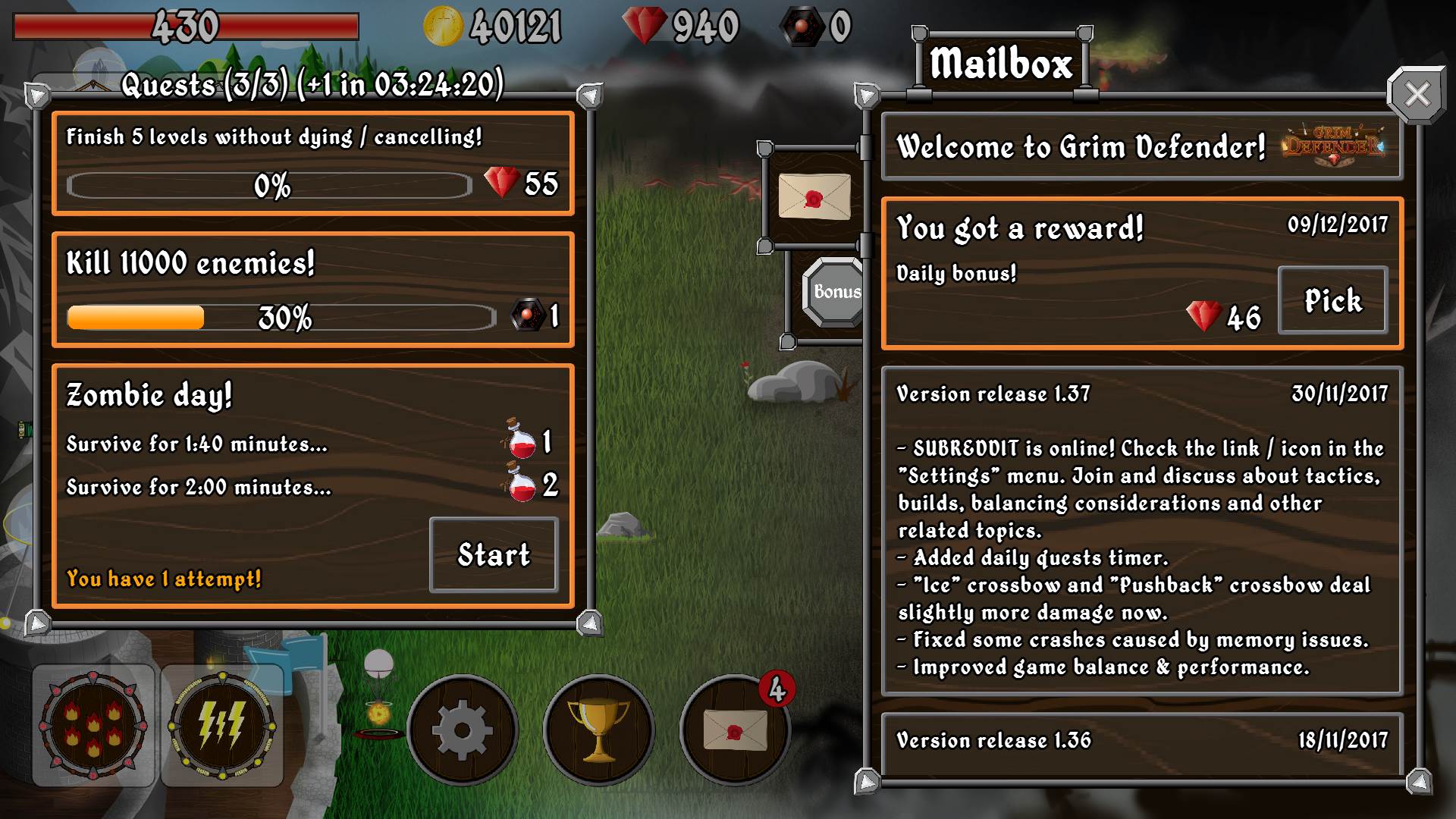Pick the daily bonus reward
1456x819 pixels.
(1332, 300)
